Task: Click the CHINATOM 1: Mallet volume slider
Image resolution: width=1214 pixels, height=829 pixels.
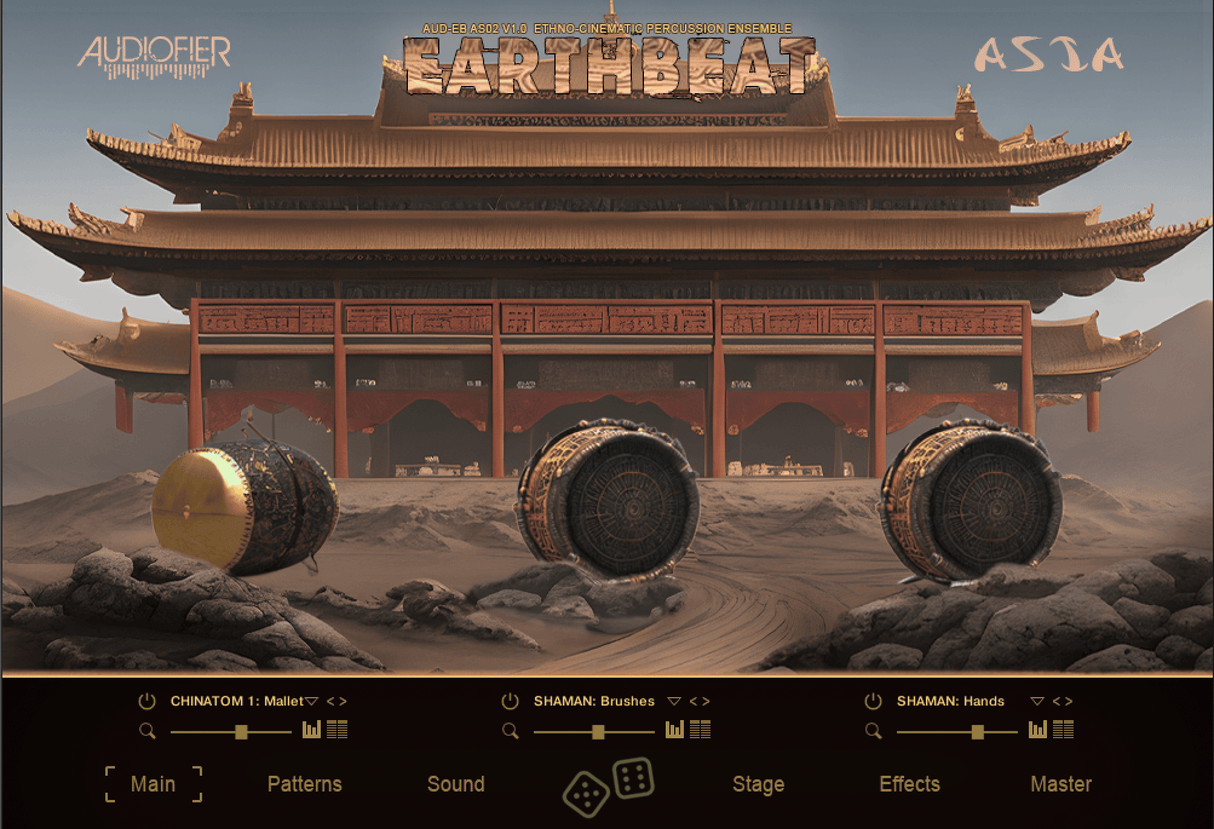Action: pos(241,732)
